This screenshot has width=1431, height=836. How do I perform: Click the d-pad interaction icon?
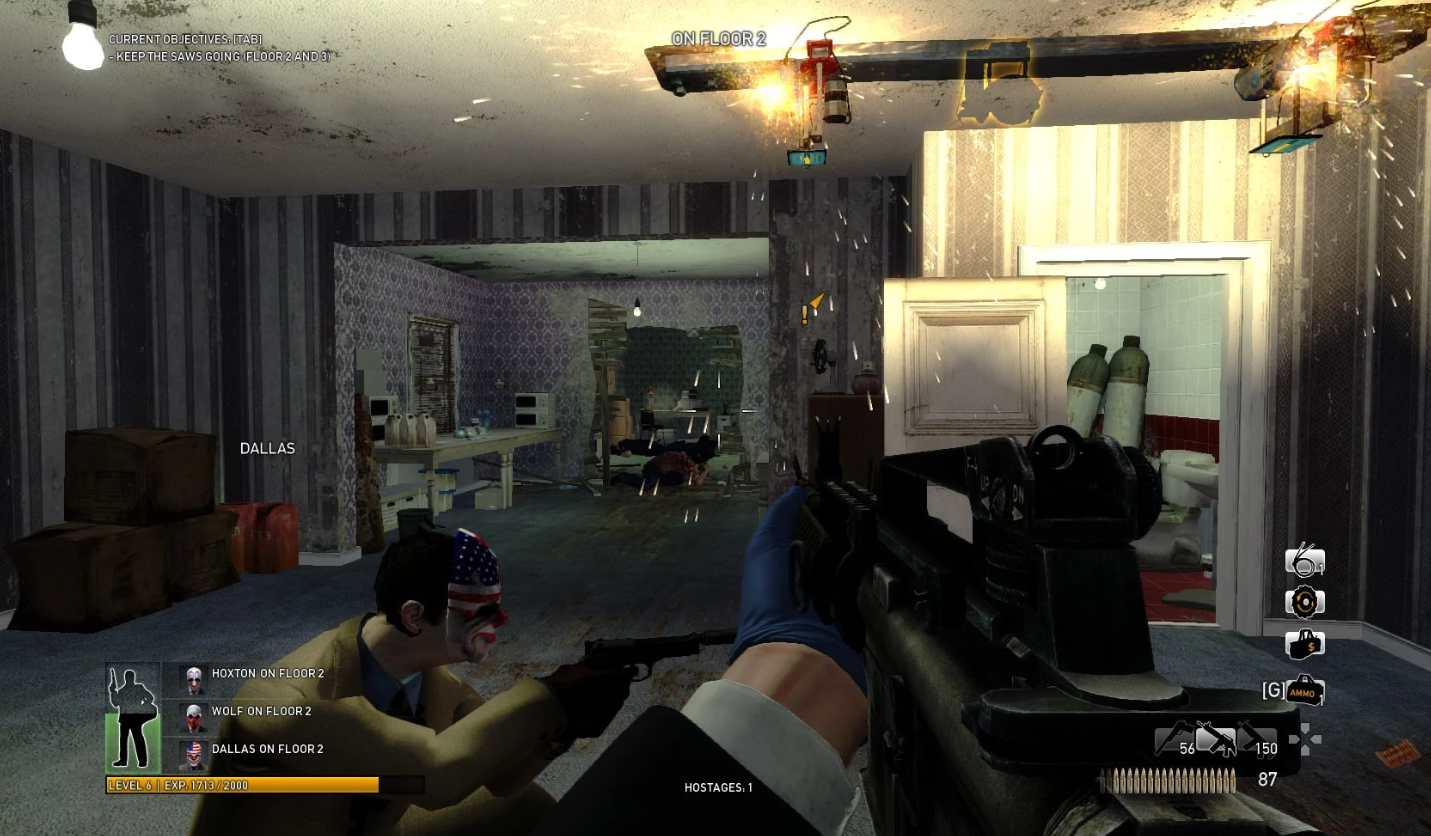coord(1307,740)
